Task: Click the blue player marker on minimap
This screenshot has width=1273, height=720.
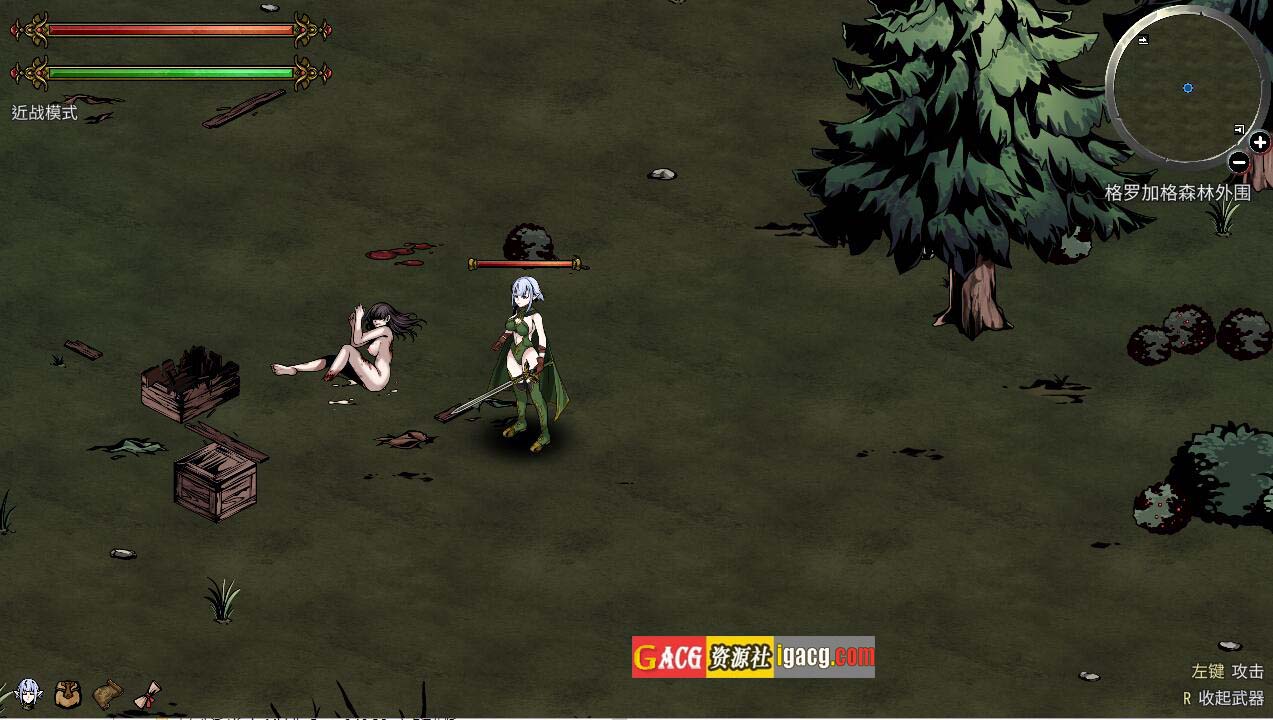Action: point(1188,88)
